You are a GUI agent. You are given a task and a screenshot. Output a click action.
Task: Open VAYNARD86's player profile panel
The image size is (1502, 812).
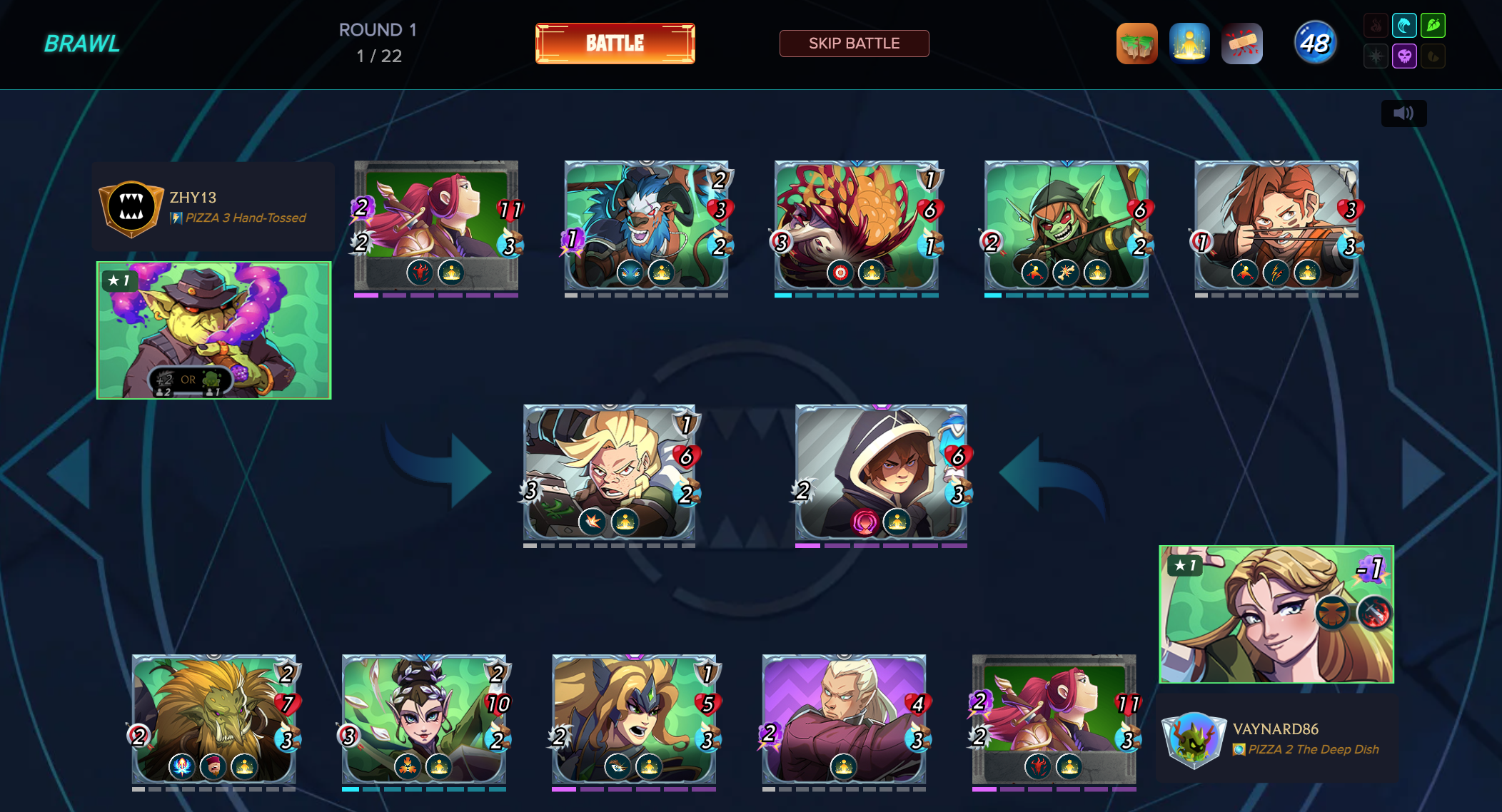click(1276, 739)
